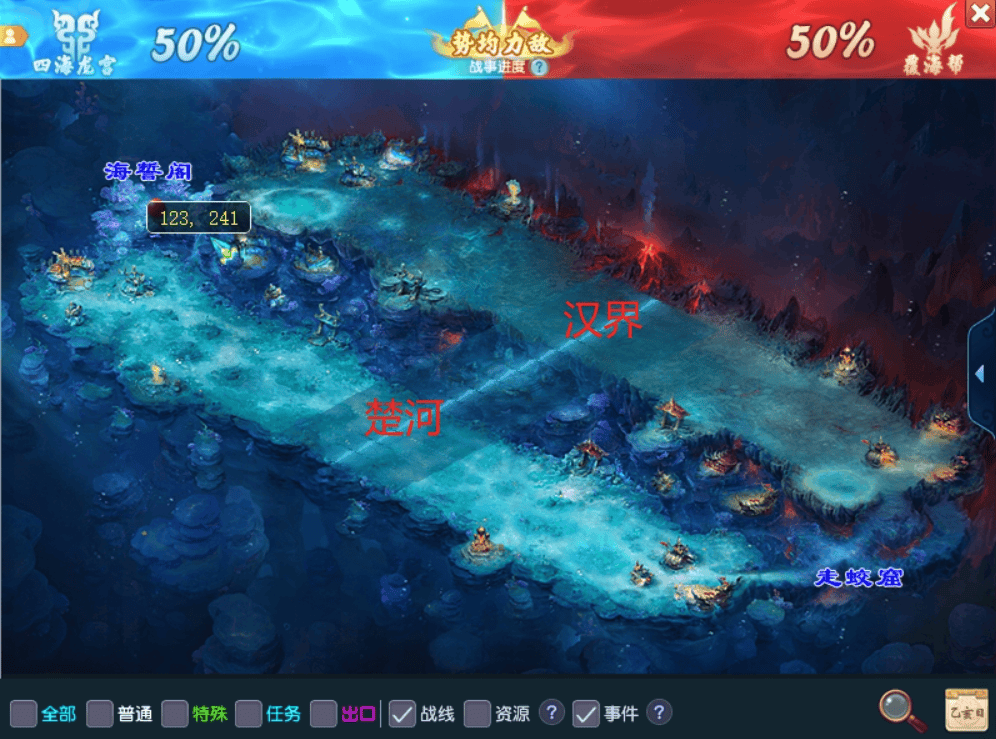This screenshot has height=739, width=996.
Task: Select the 海誓阁 map label
Action: pyautogui.click(x=147, y=172)
